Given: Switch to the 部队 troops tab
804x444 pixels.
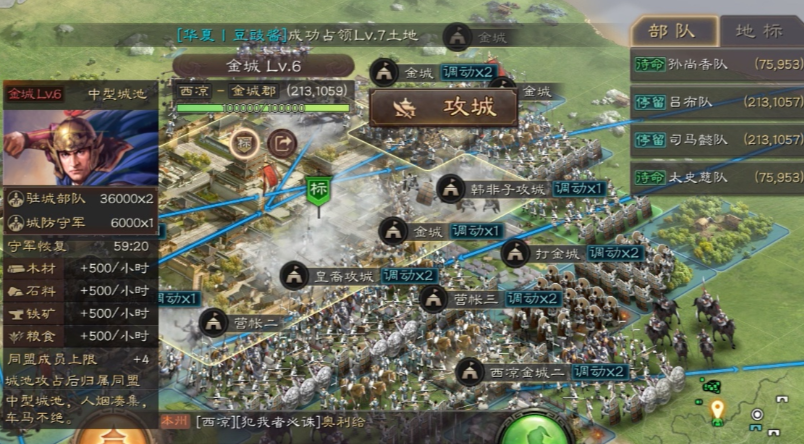Looking at the screenshot, I should 673,30.
